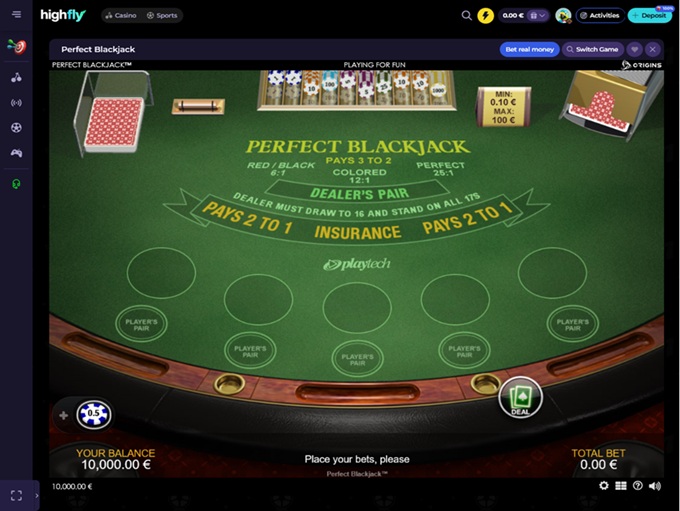The width and height of the screenshot is (680, 511).
Task: Show game help via question mark icon
Action: 638,486
